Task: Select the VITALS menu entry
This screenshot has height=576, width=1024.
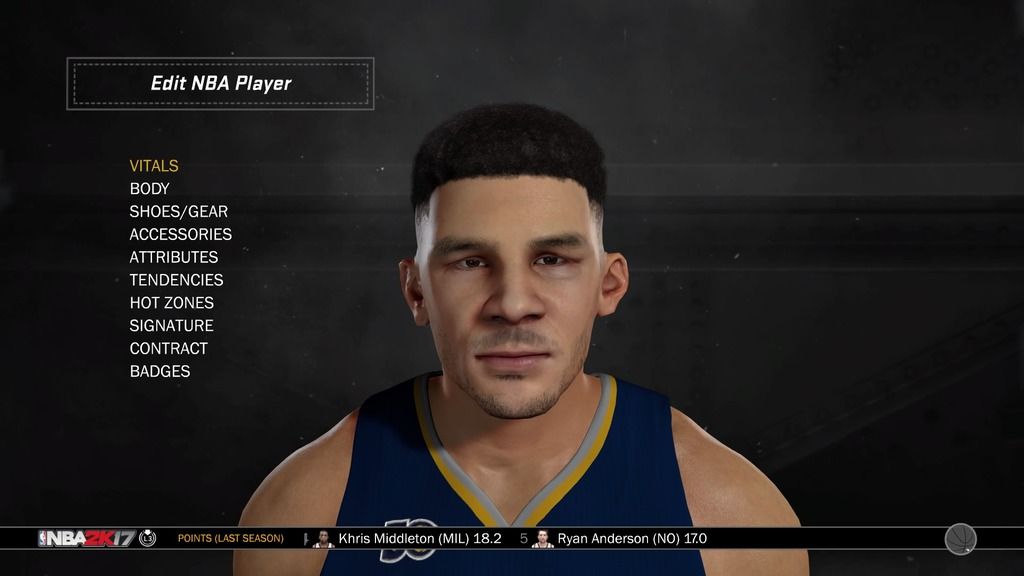Action: [154, 166]
